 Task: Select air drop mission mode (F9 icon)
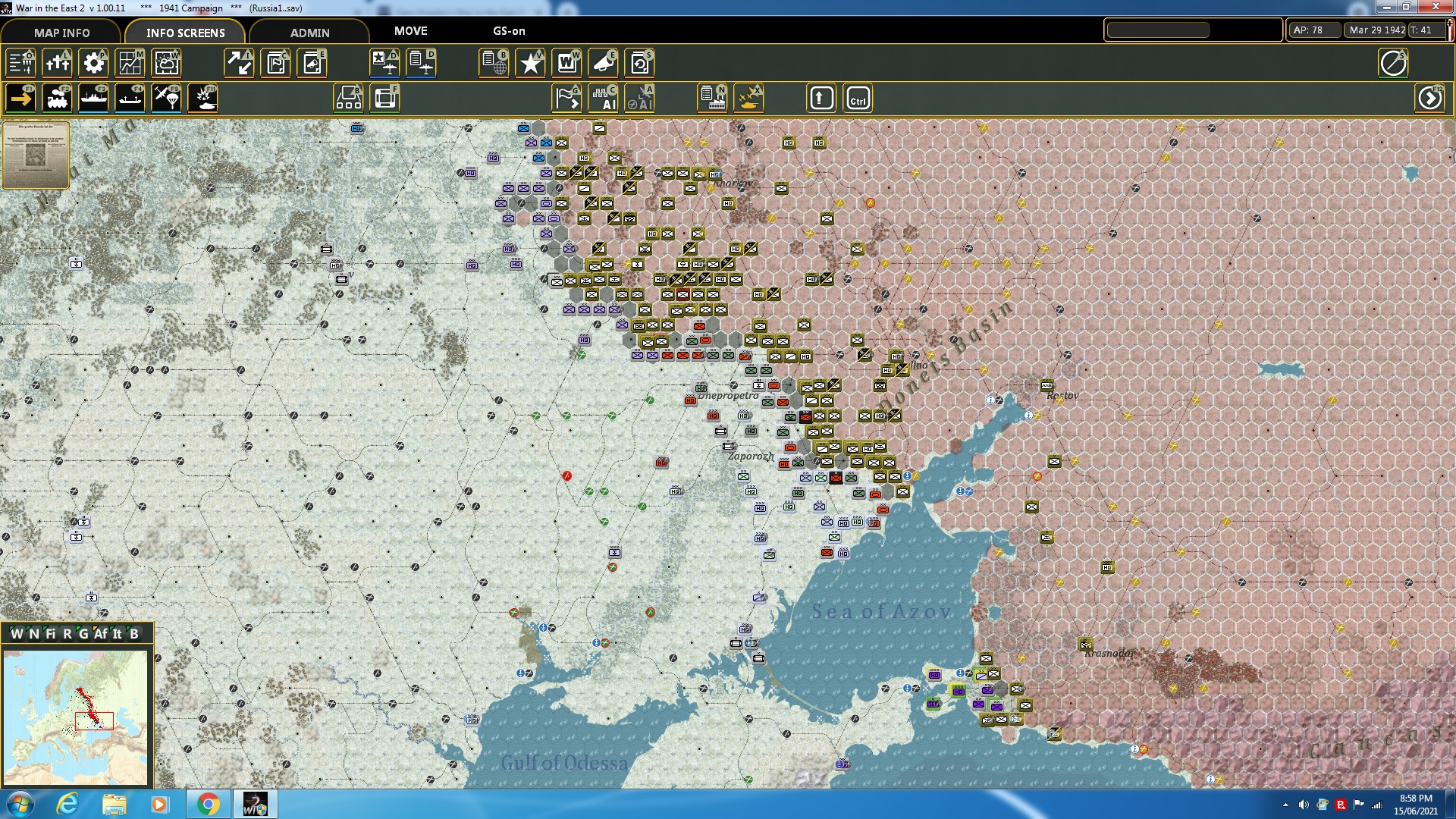[166, 98]
